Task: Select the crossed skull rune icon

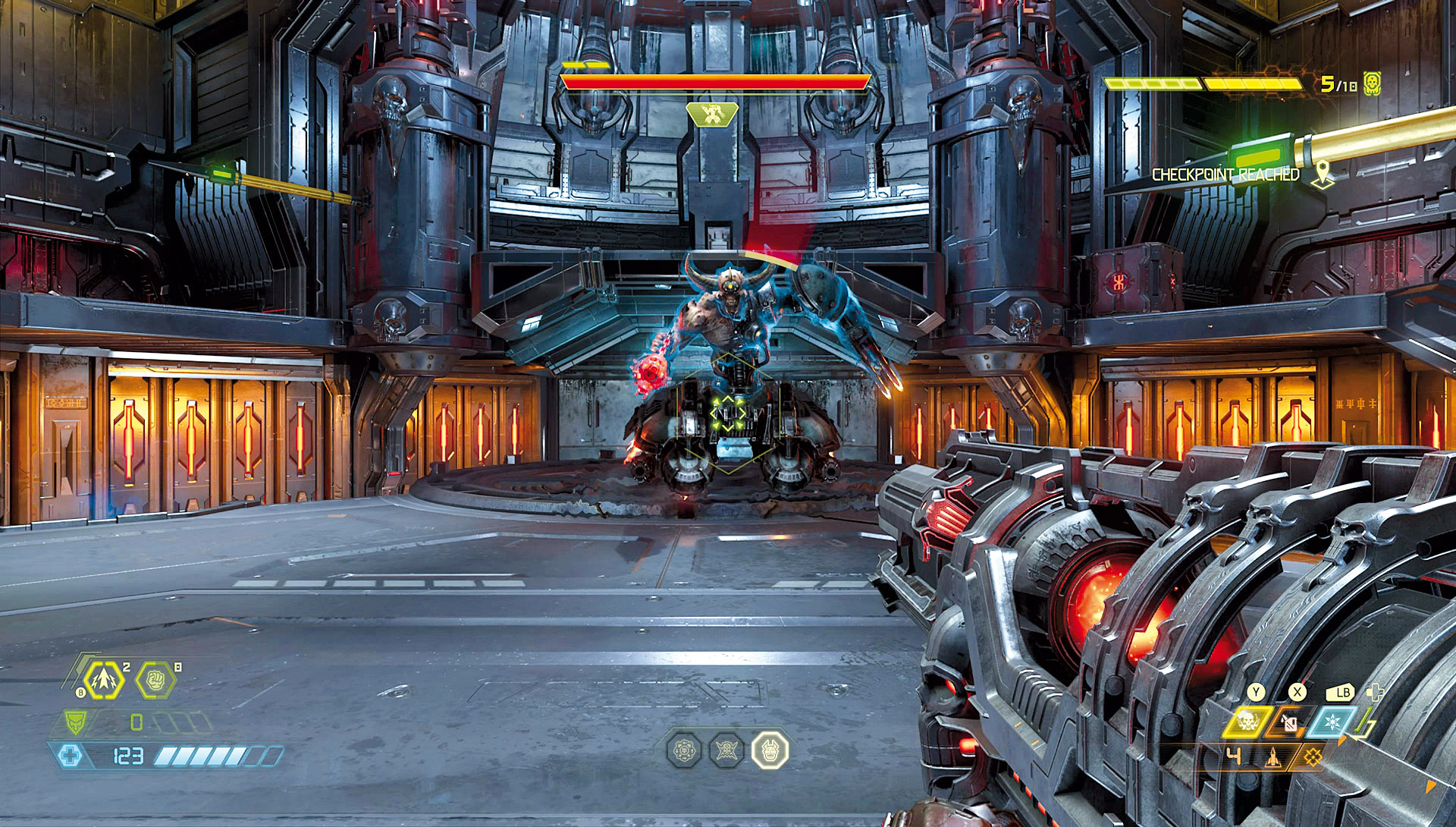Action: click(x=726, y=750)
